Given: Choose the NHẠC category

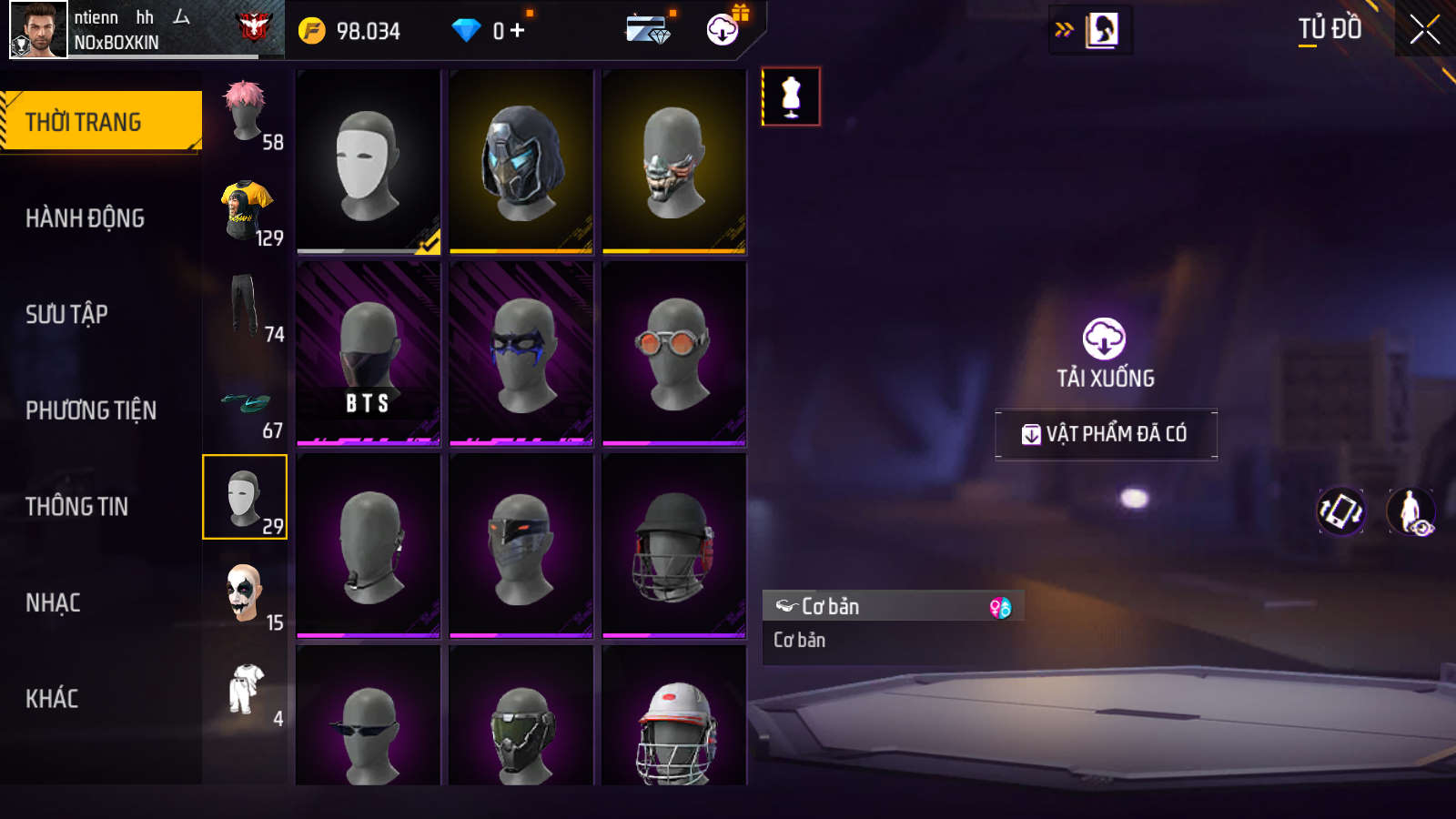Looking at the screenshot, I should [x=53, y=602].
